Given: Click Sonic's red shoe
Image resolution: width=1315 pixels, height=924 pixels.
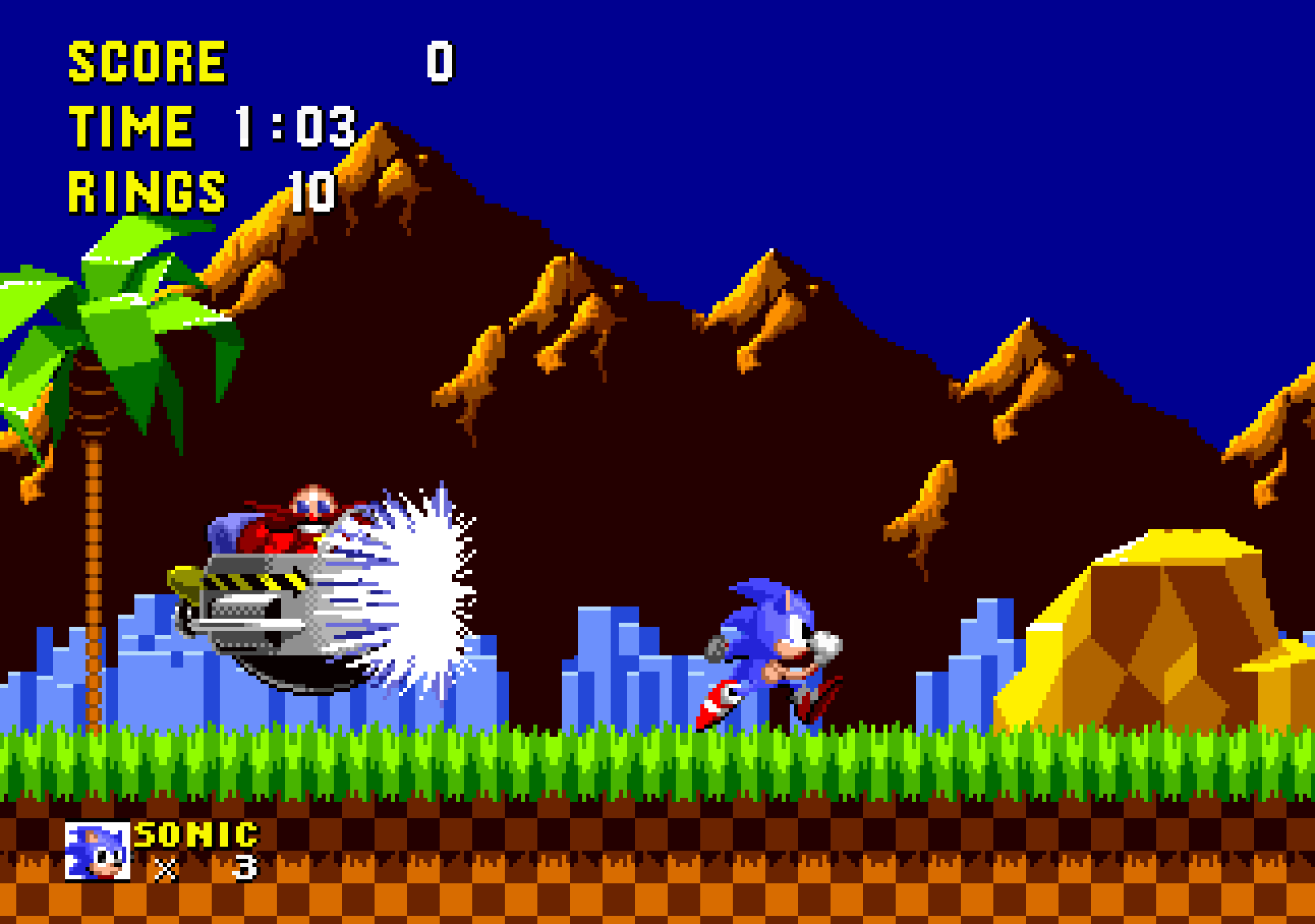Looking at the screenshot, I should (x=717, y=700).
